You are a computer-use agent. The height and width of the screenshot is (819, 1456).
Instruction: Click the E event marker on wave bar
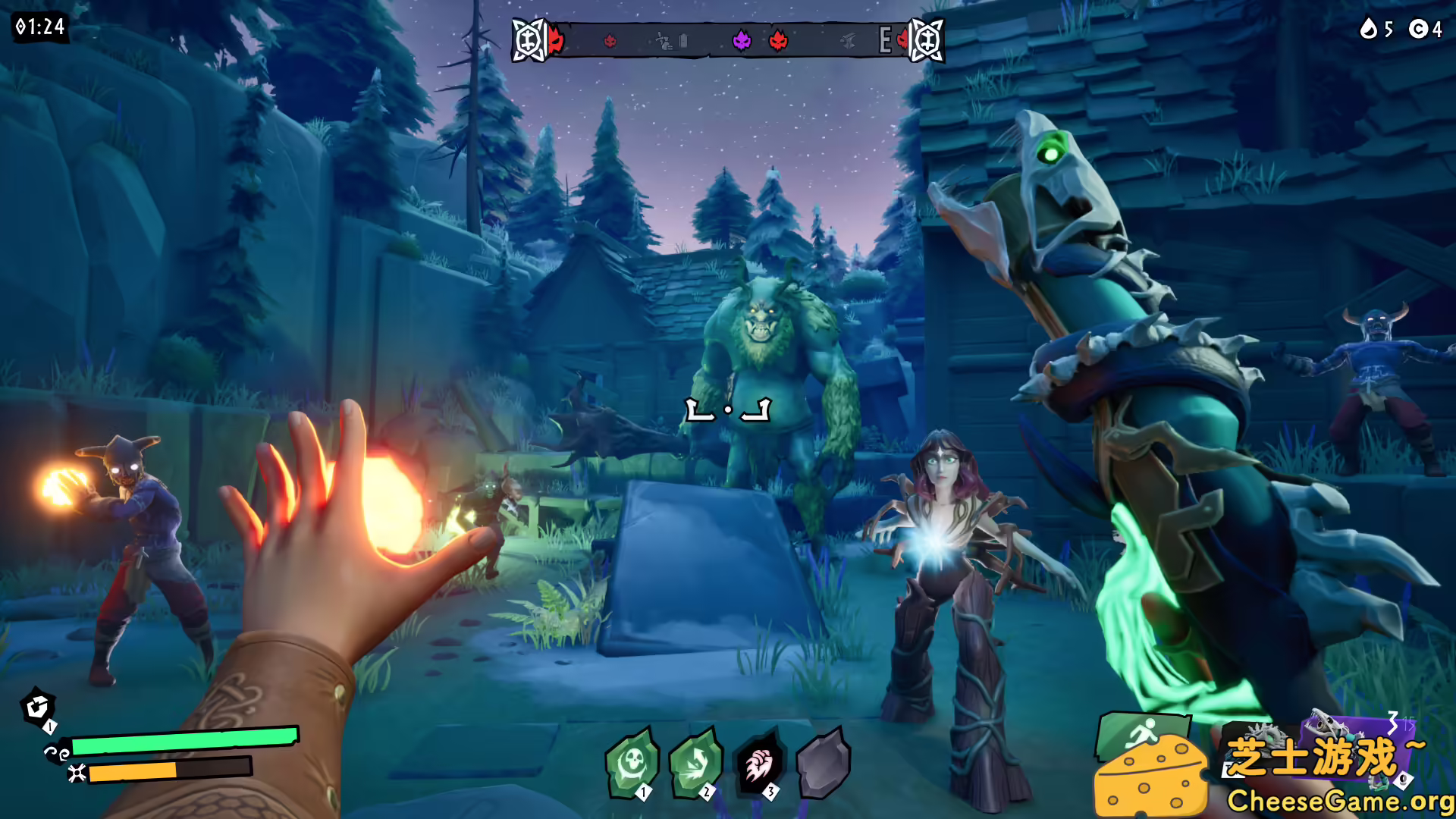(884, 40)
